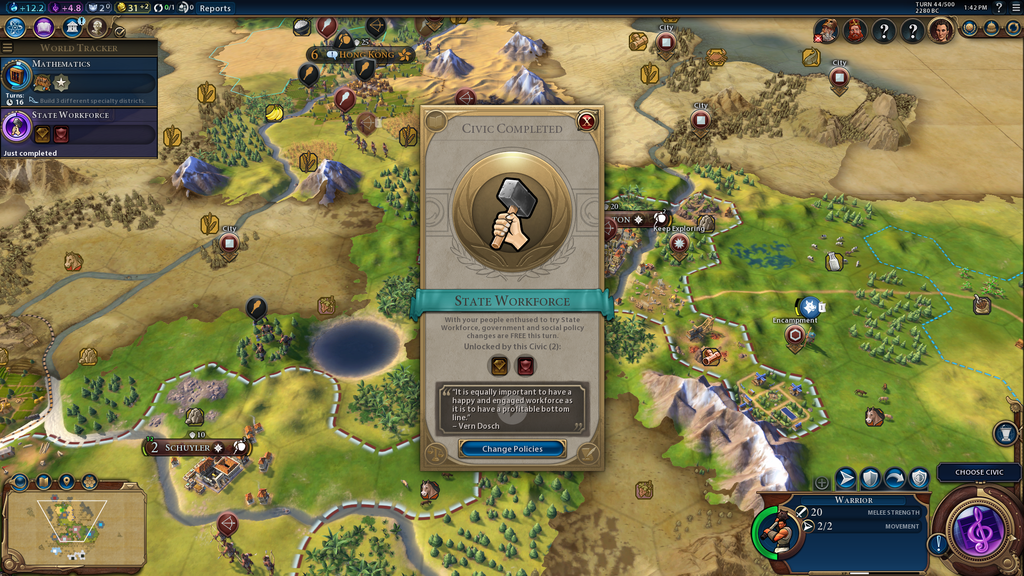Screen dimensions: 1024x576
Task: Click the Change Policies button
Action: click(x=512, y=449)
